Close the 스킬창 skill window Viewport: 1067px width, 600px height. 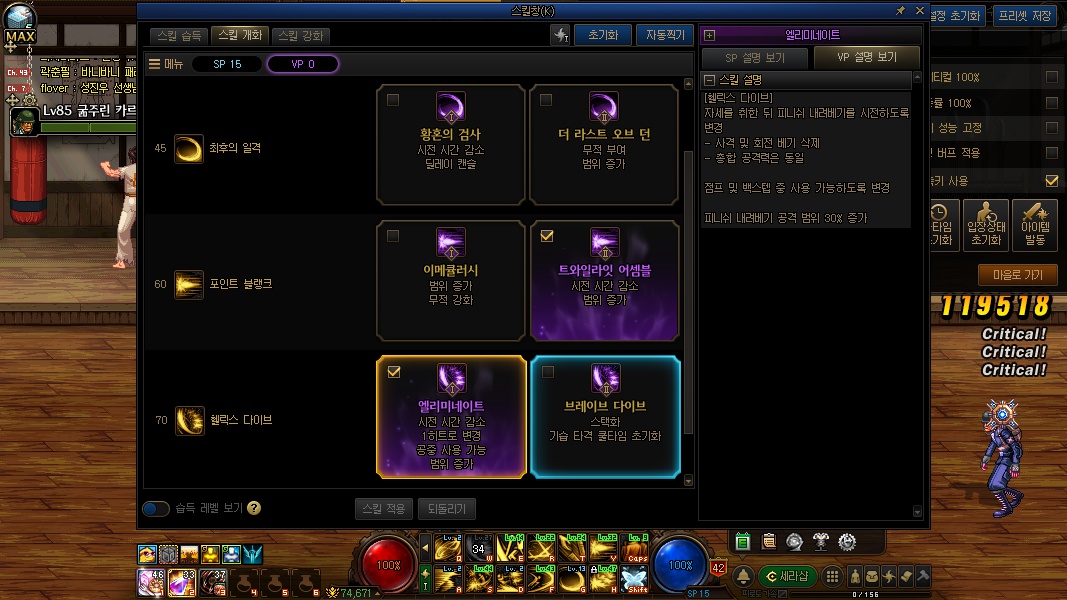point(919,11)
